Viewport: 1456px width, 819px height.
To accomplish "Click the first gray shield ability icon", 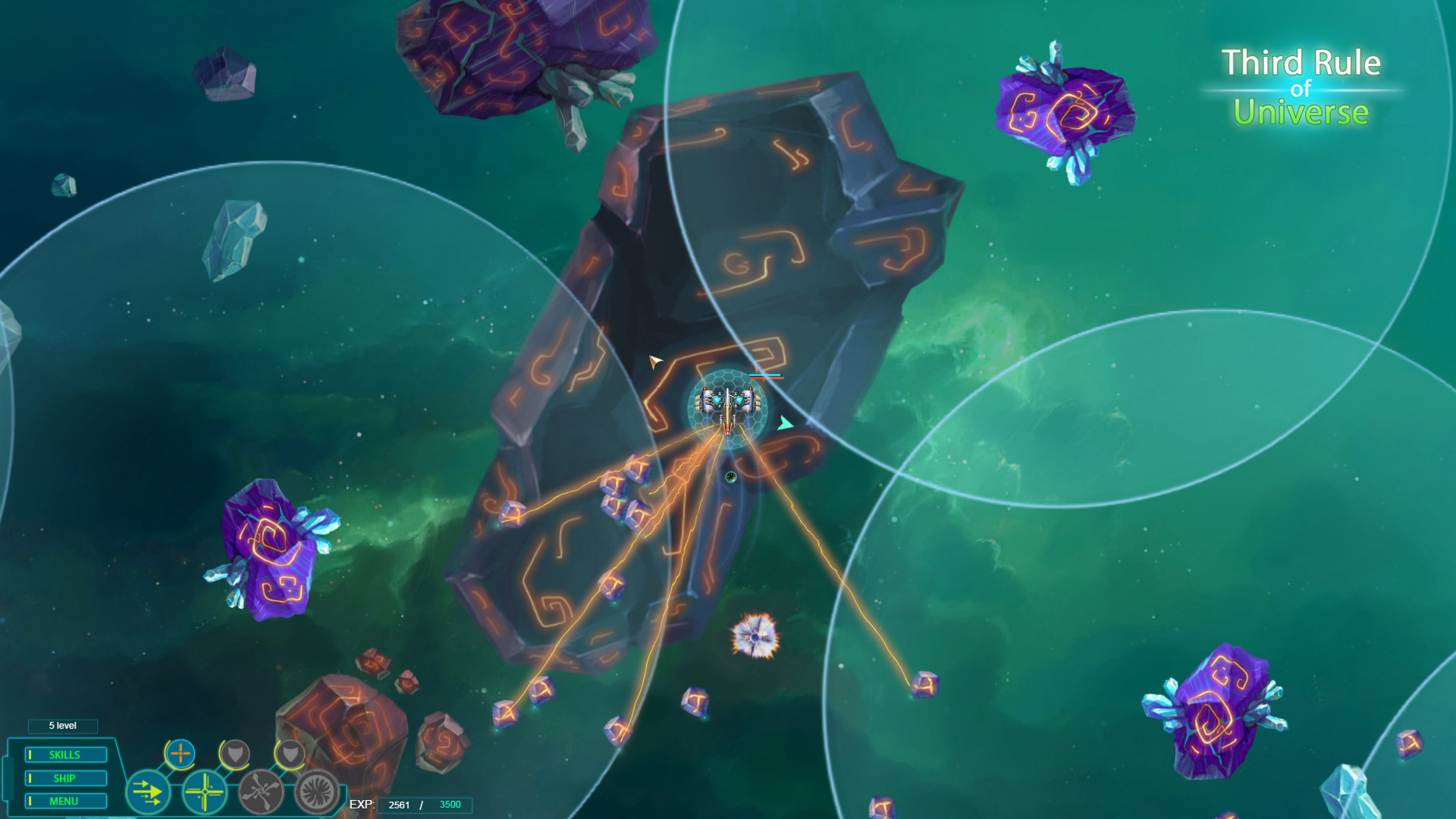I will pos(235,755).
